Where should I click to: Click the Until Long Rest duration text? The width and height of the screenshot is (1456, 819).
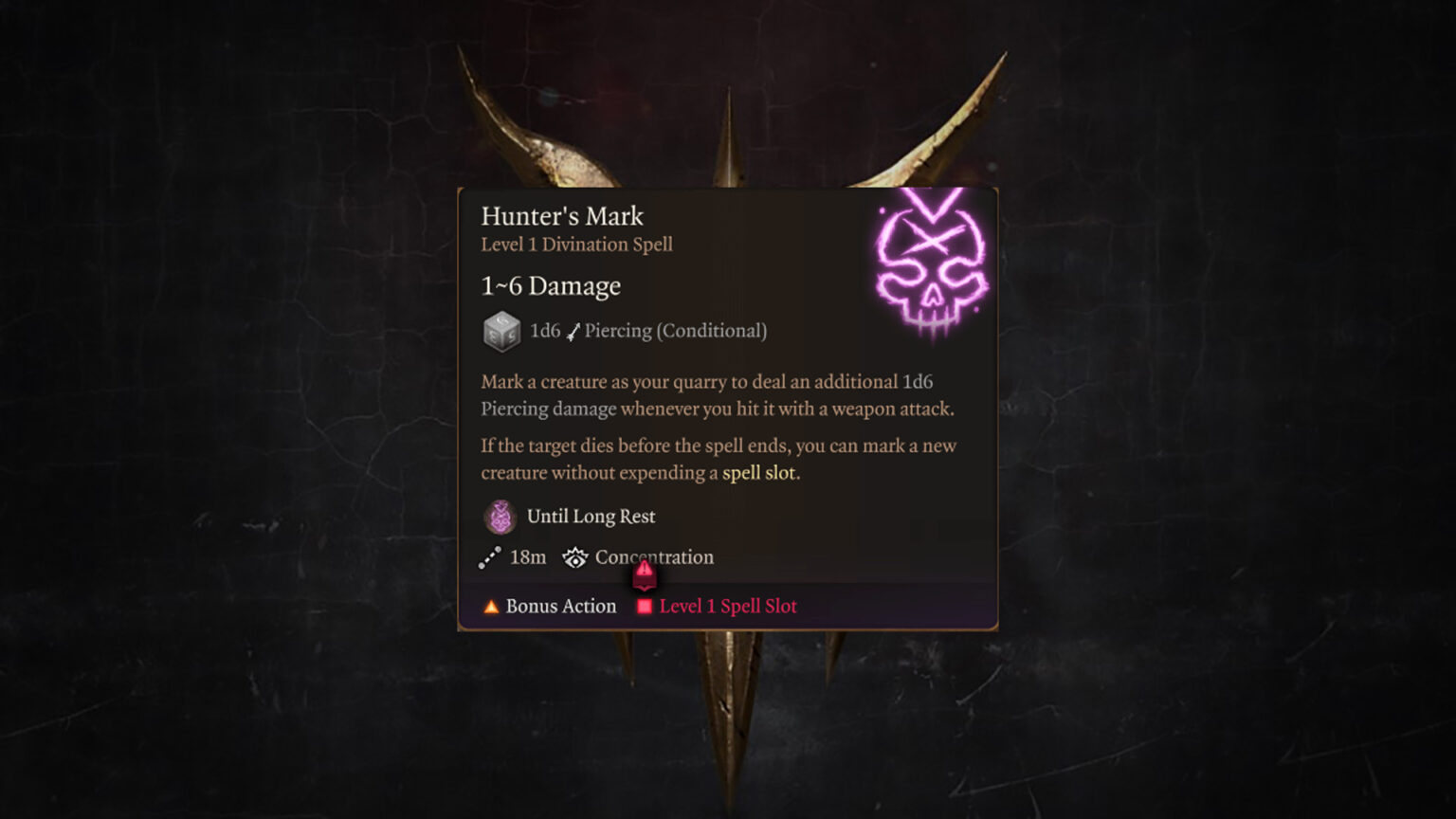click(591, 517)
